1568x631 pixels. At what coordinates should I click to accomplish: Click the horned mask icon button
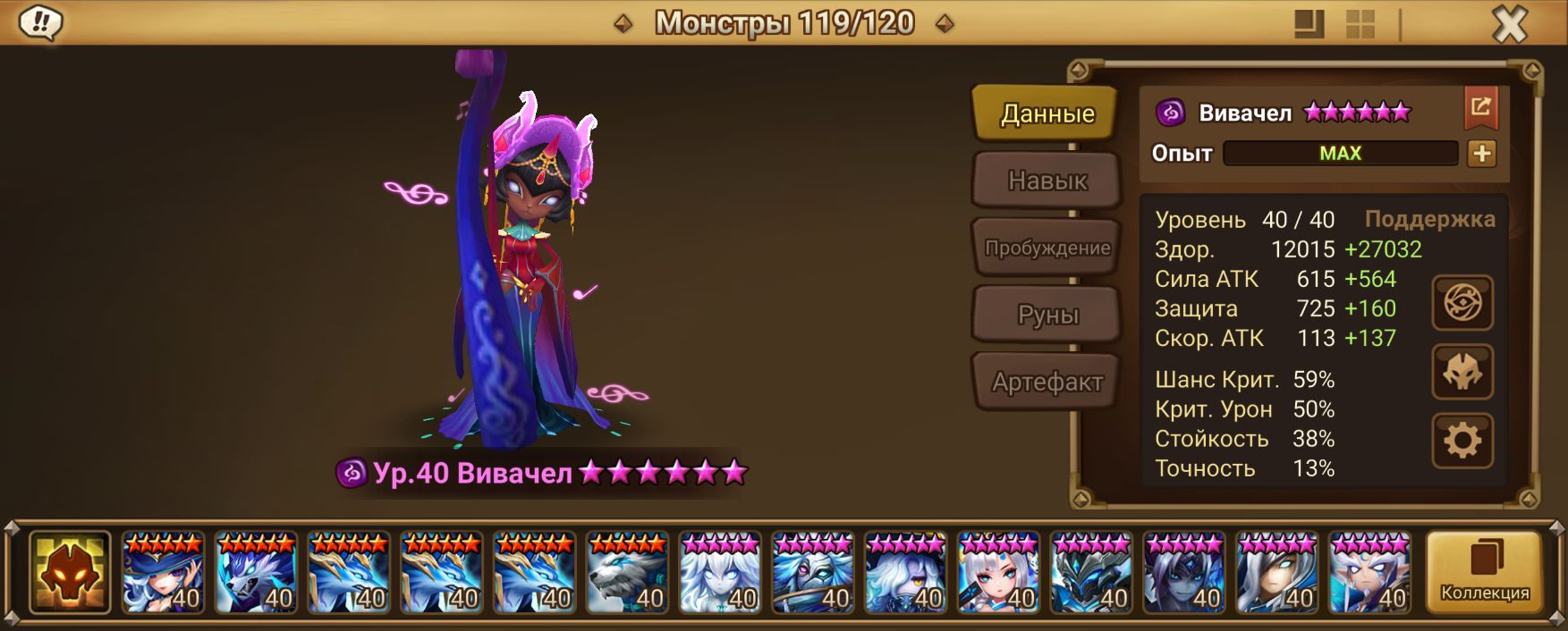coord(1462,372)
